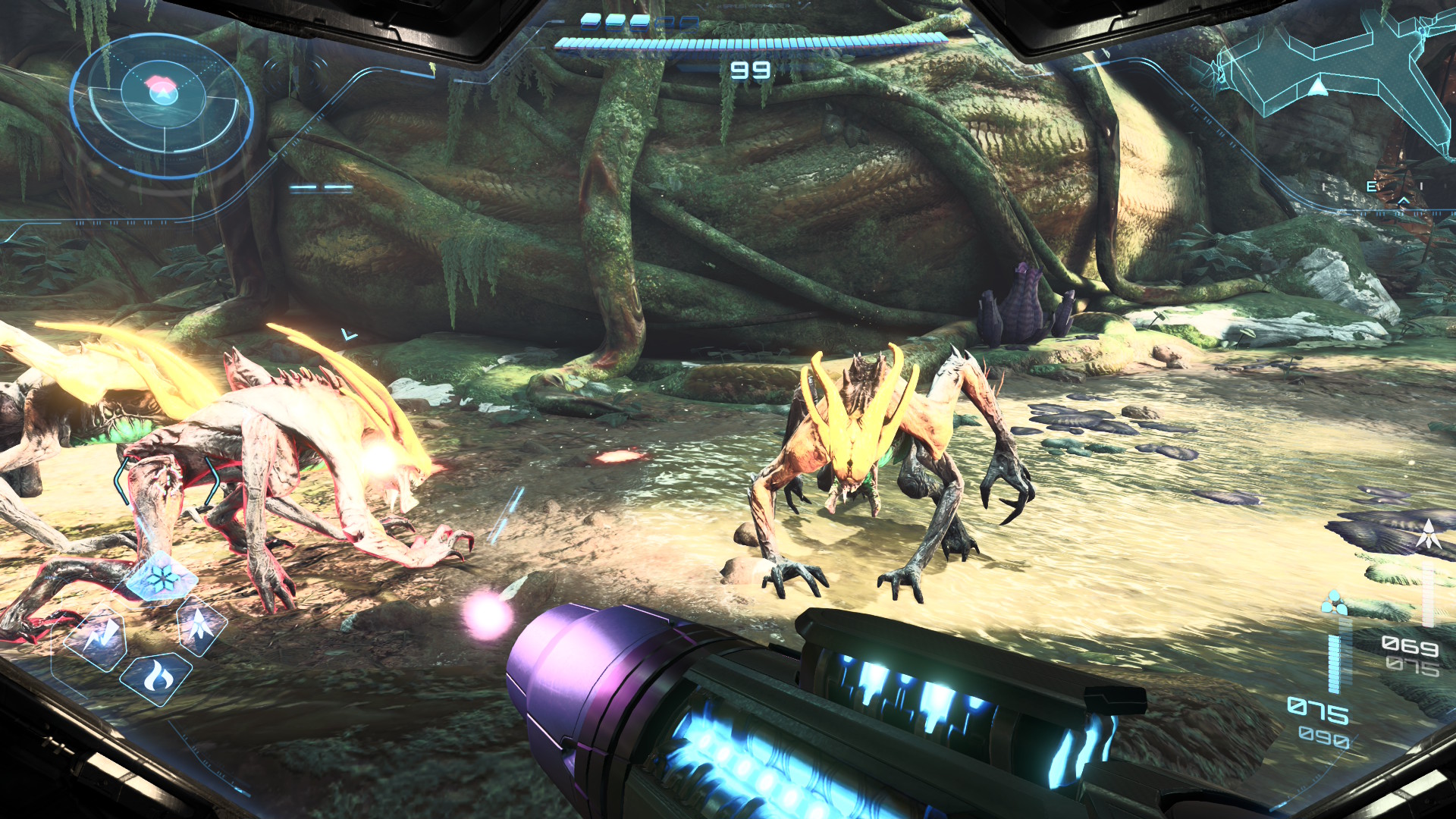Viewport: 1456px width, 819px height.
Task: Click the white missile ammo icon
Action: pos(1429,535)
